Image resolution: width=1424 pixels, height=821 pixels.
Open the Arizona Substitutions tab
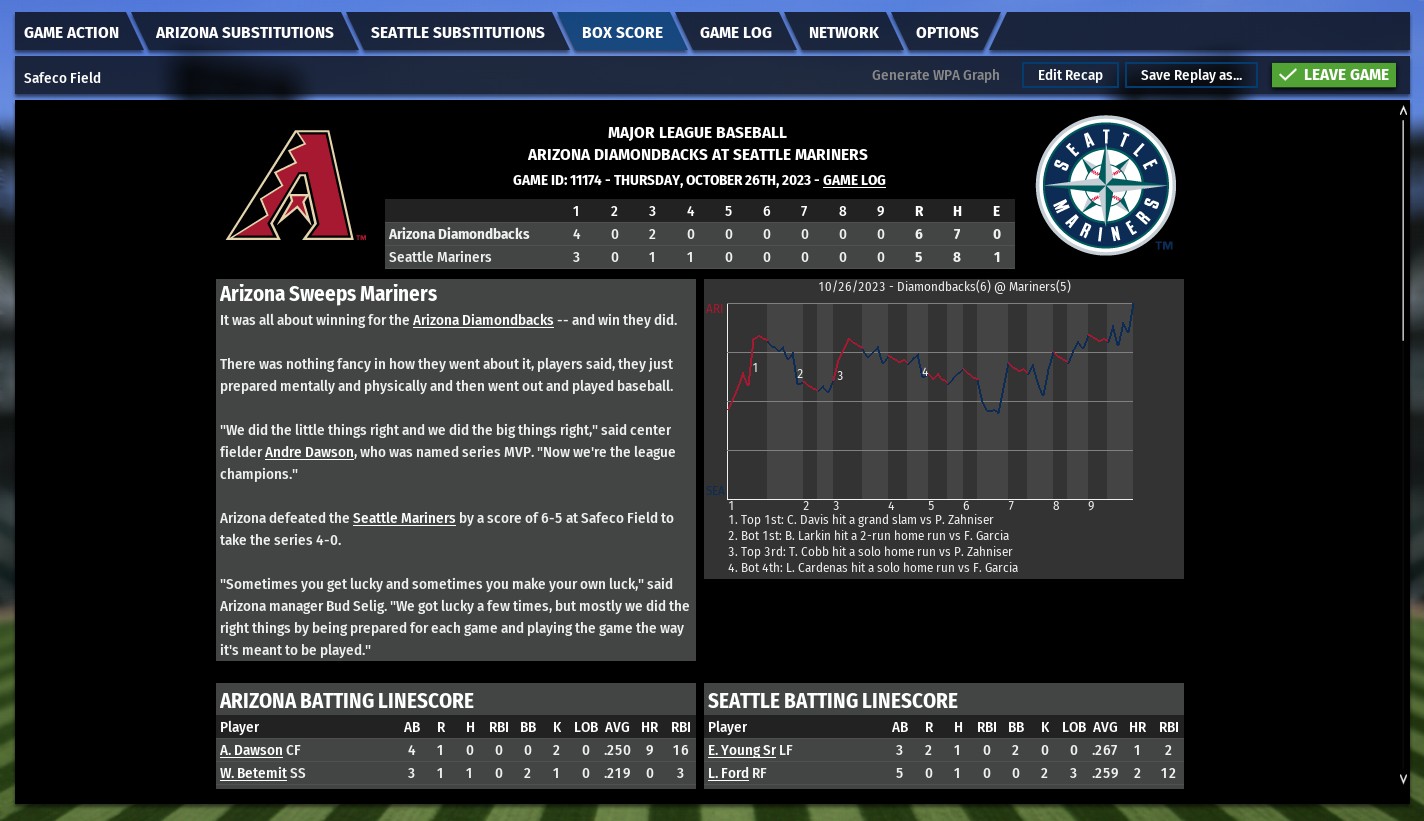pos(244,32)
